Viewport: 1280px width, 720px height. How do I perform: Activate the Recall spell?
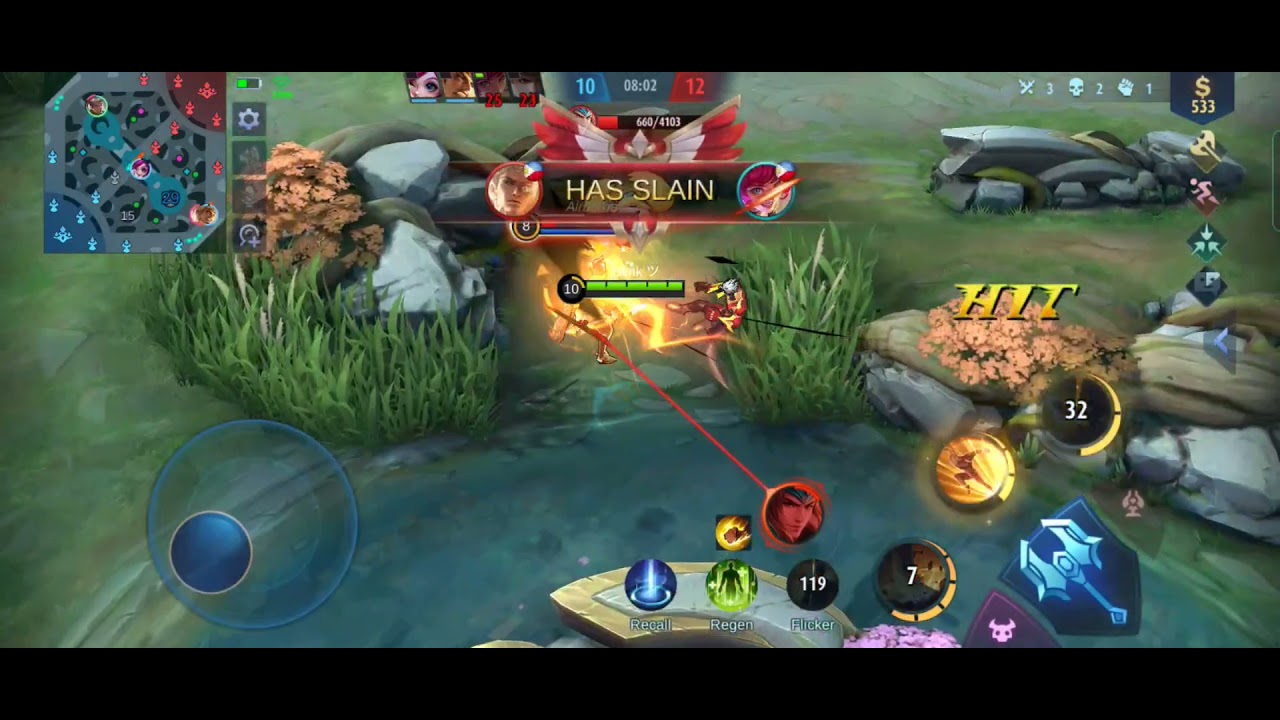pyautogui.click(x=650, y=587)
